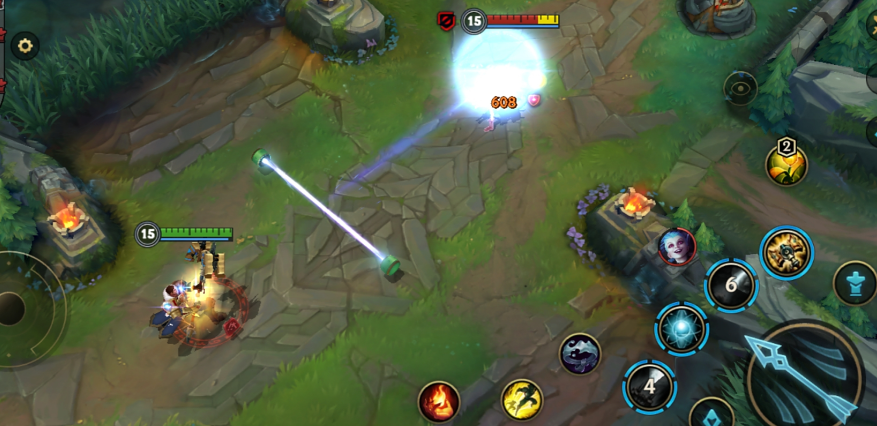Activate the glowing blue orb ability

coord(681,328)
